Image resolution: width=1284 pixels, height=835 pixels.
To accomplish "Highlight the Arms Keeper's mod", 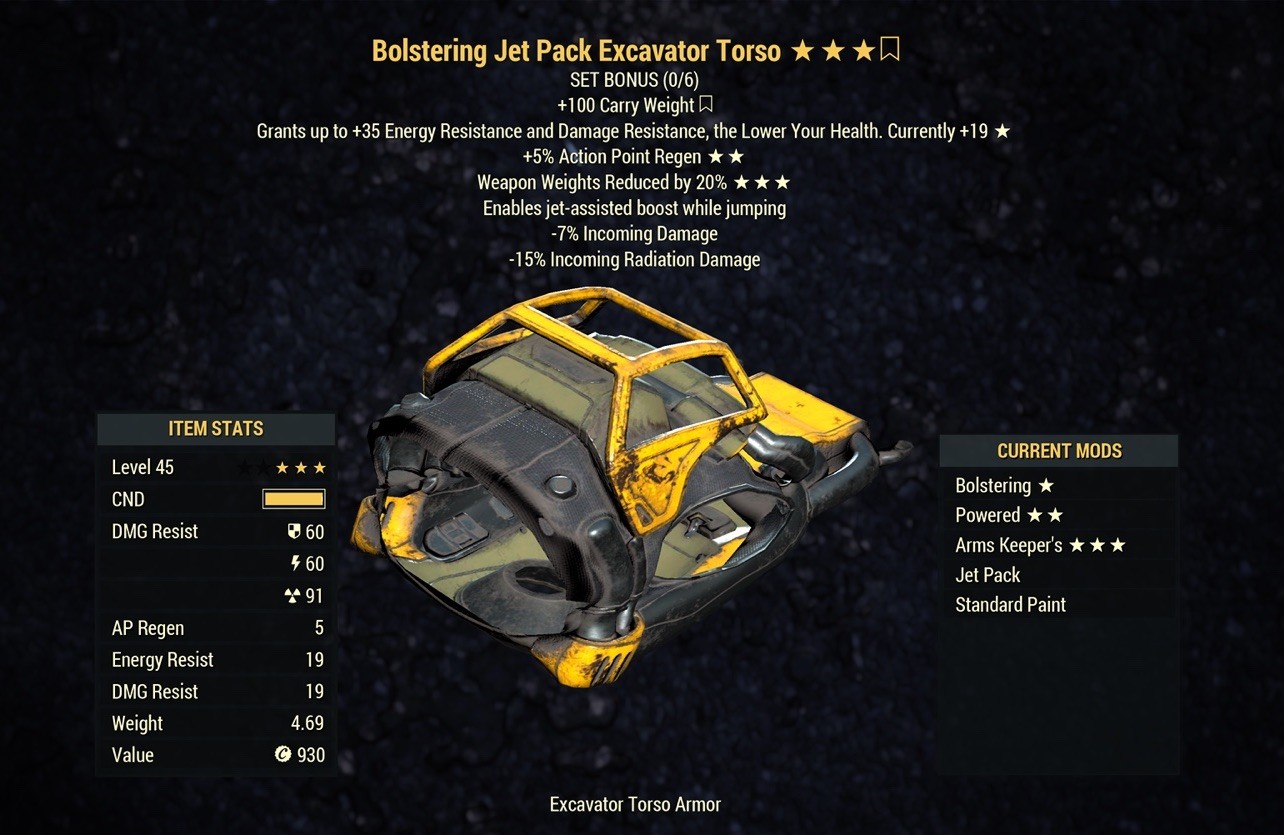I will point(1040,546).
